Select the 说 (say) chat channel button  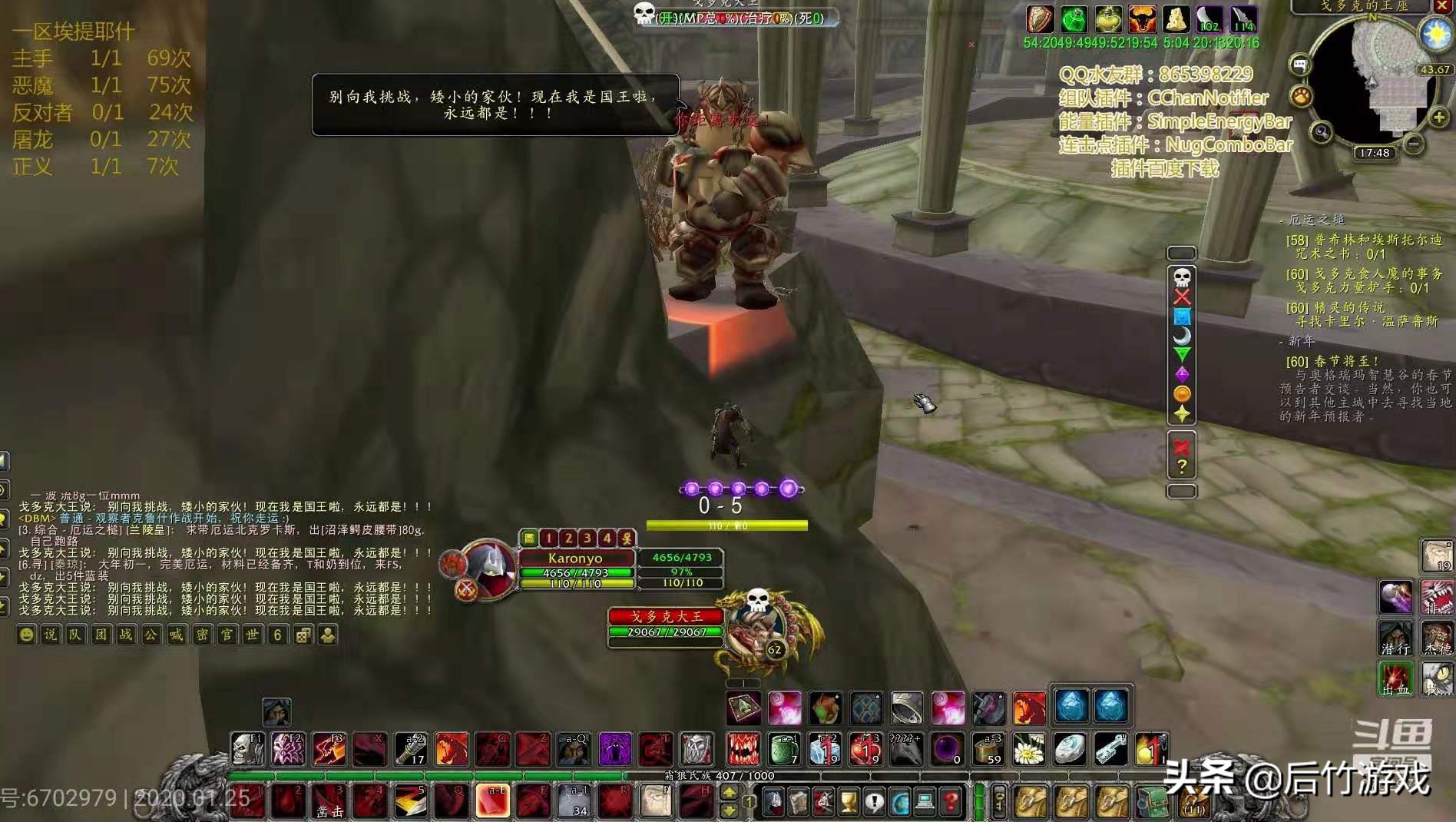pyautogui.click(x=50, y=635)
